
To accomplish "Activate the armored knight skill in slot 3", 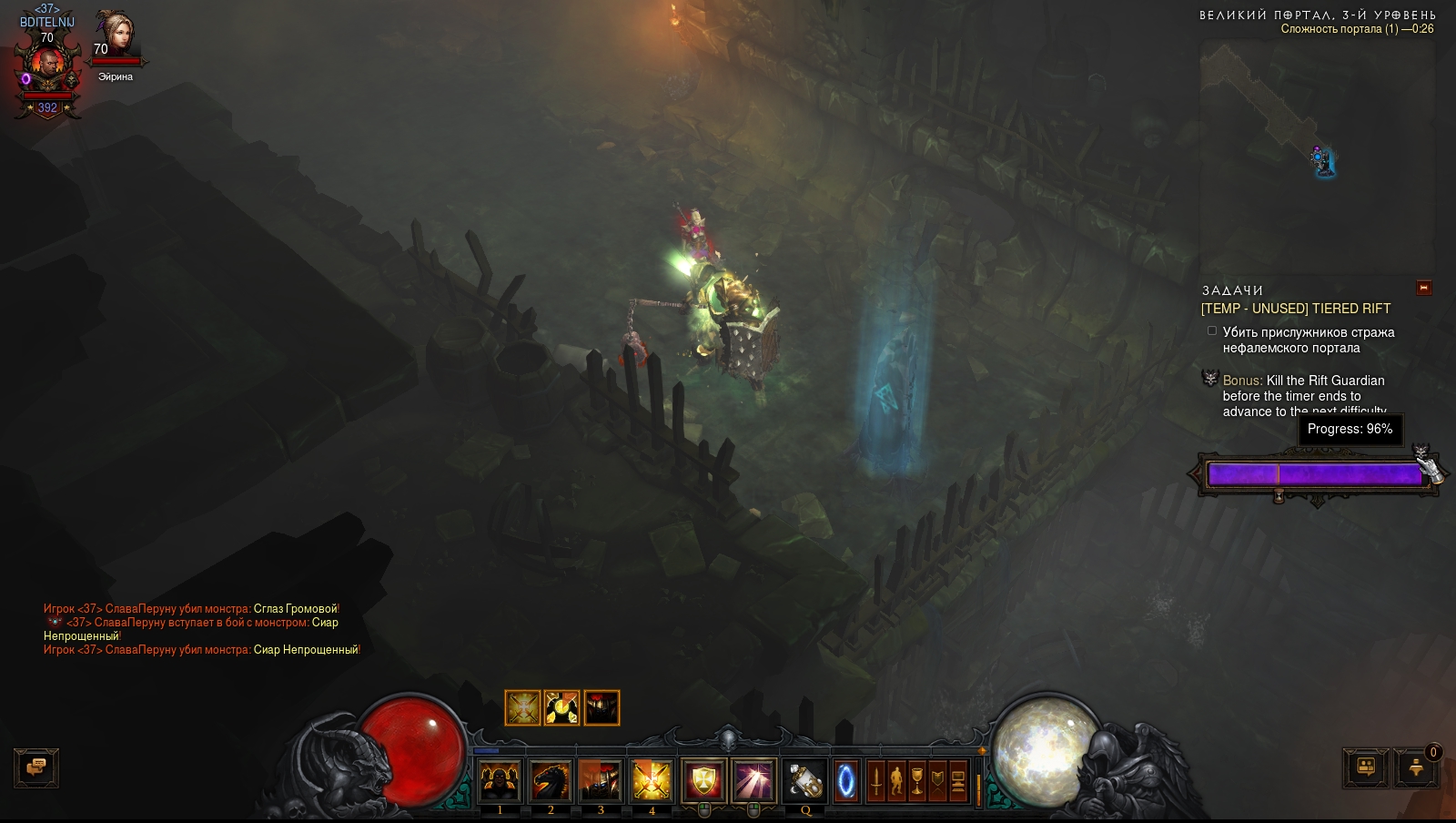I will [601, 780].
